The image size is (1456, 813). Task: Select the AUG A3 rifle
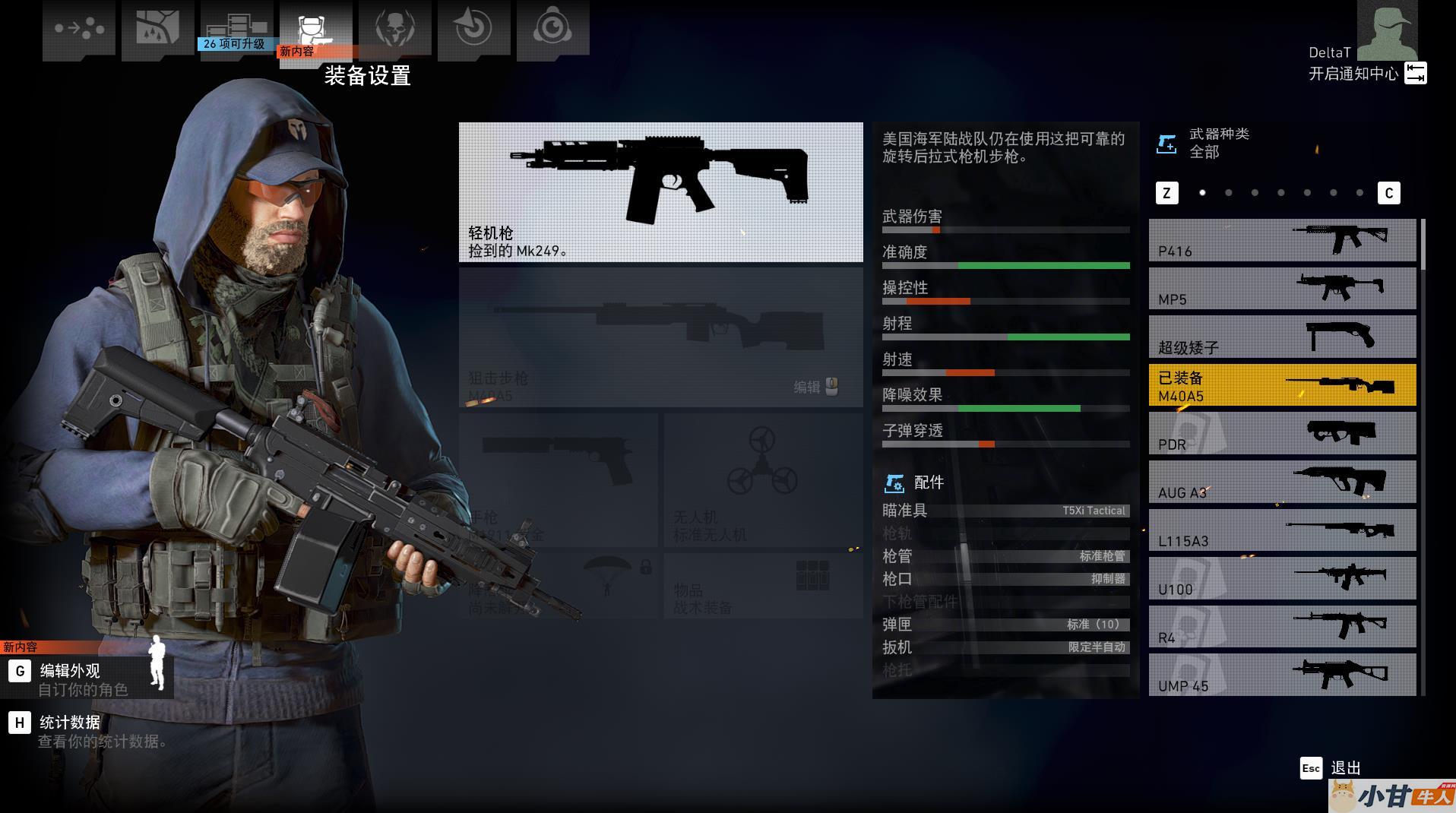[x=1282, y=482]
